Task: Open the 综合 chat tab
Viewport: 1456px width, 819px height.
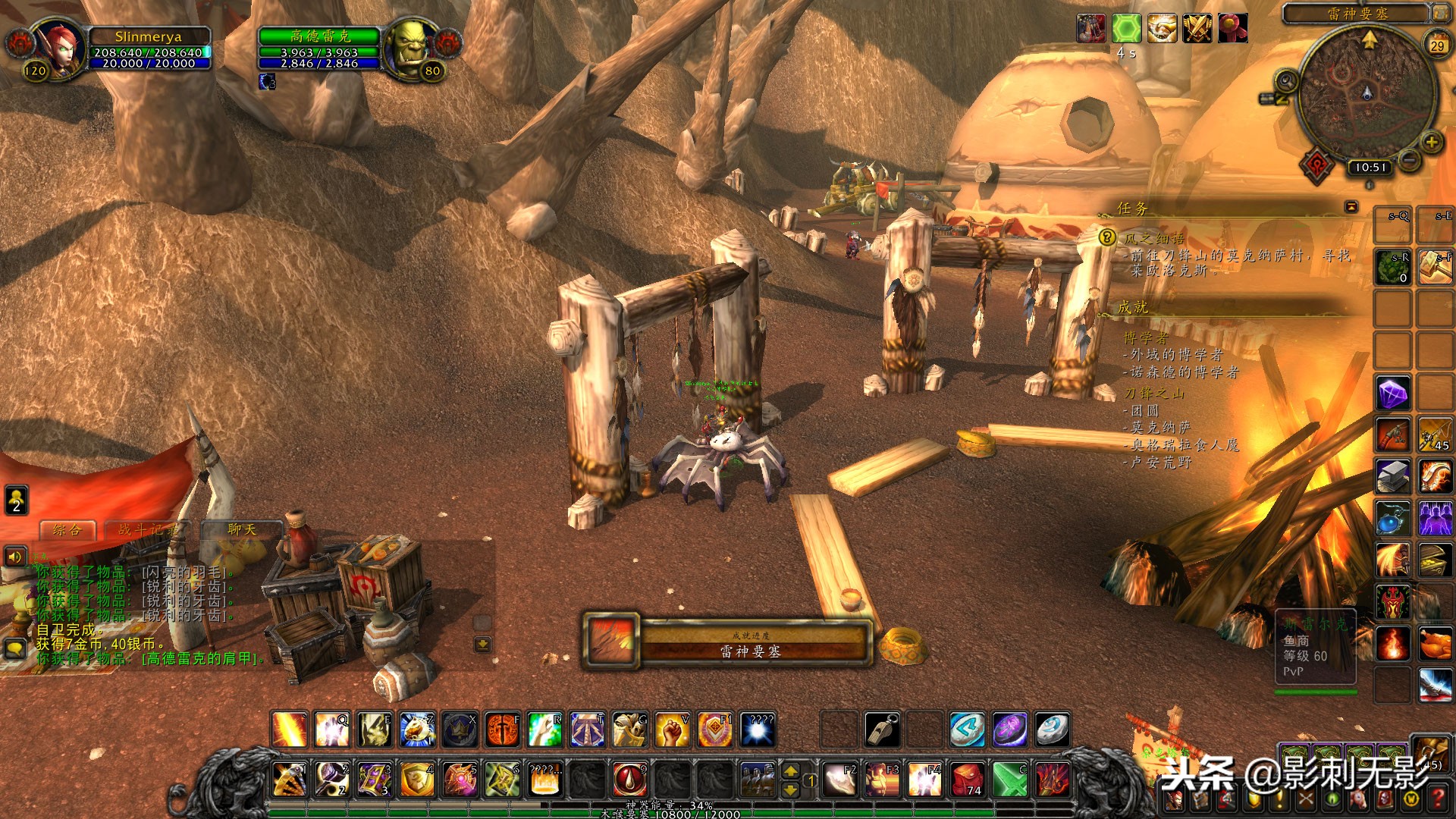Action: click(67, 530)
